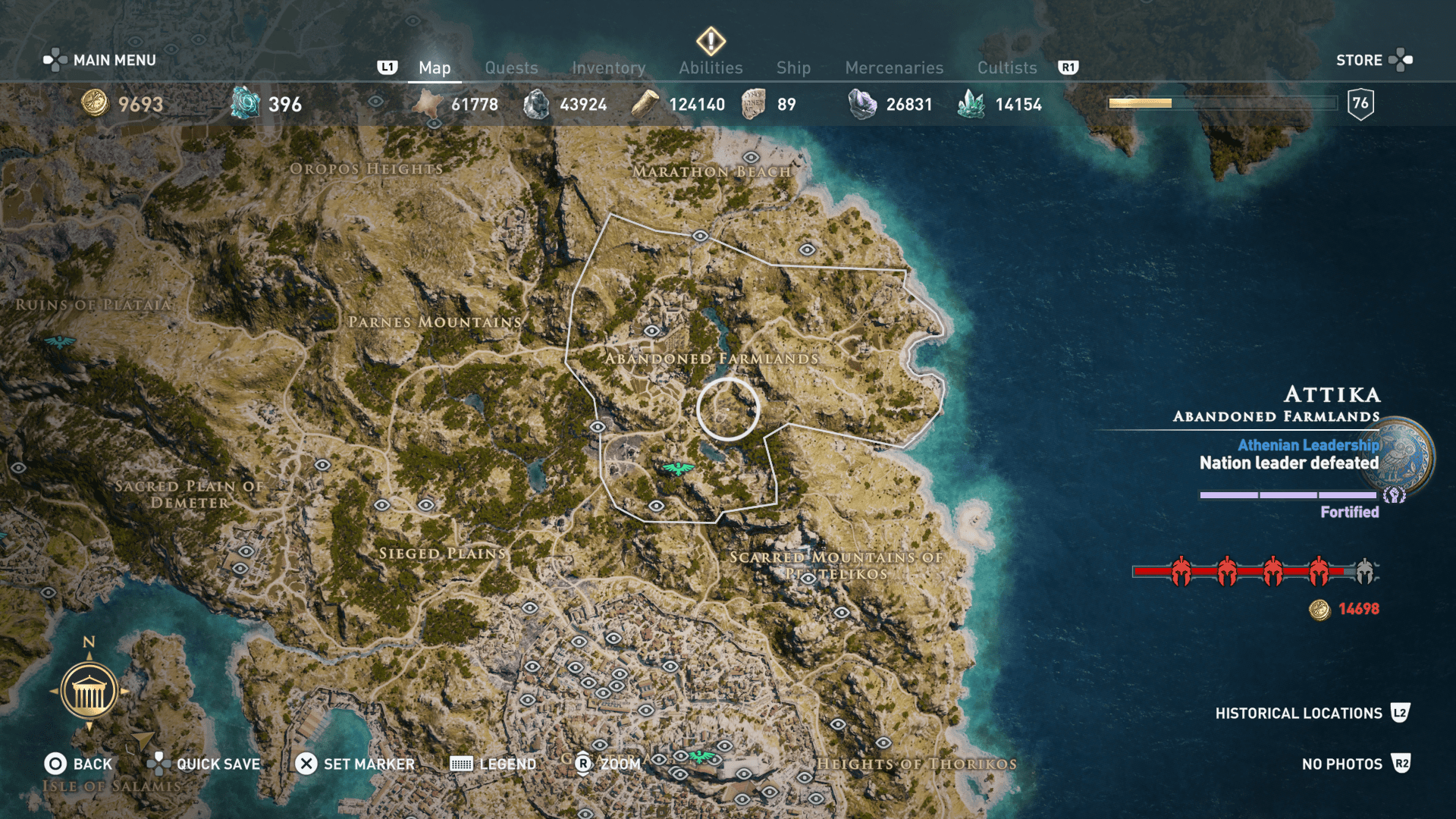Open the Mercenaries panel
This screenshot has width=1456, height=819.
893,67
